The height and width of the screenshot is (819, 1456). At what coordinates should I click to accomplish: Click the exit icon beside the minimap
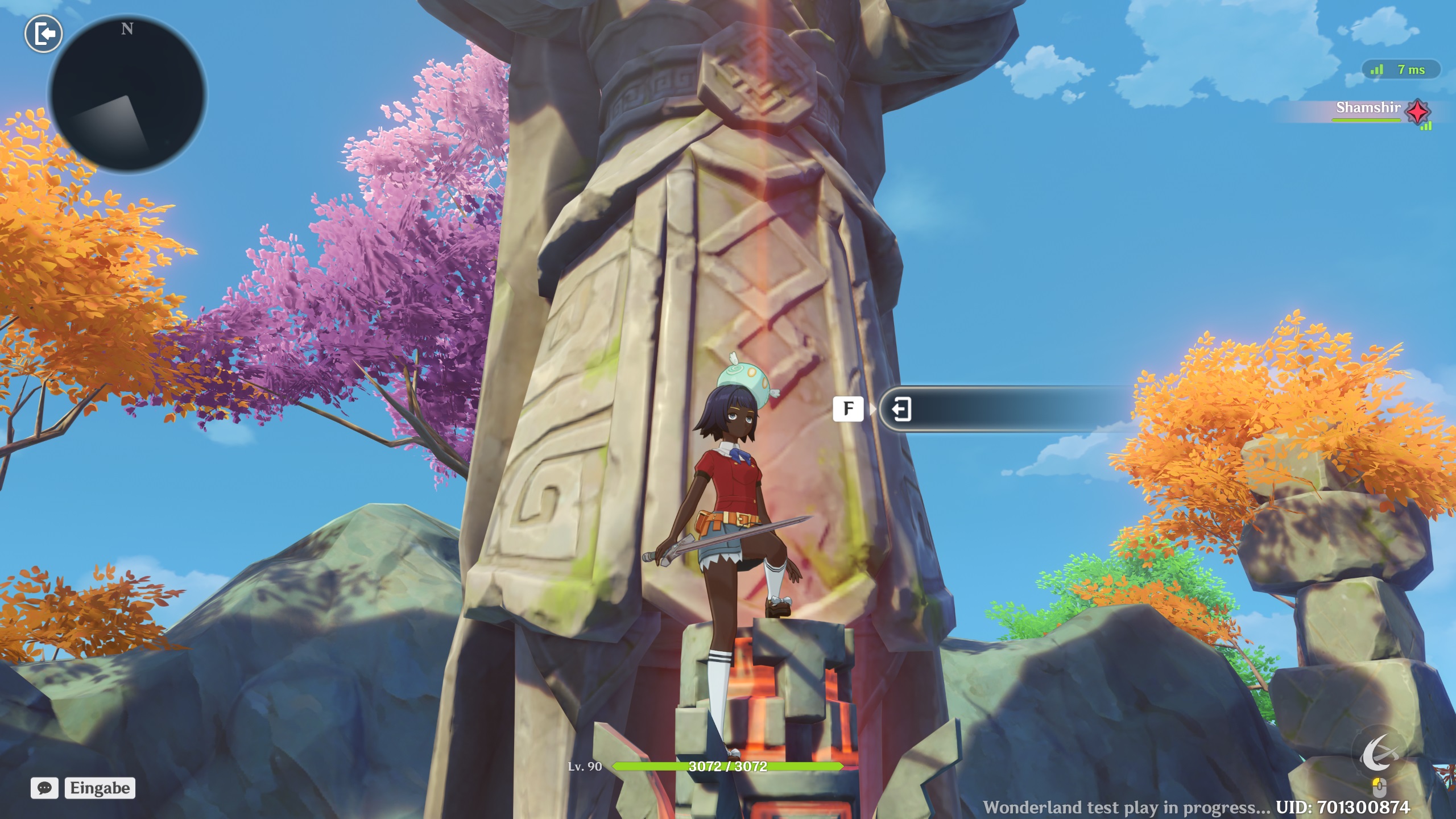[x=44, y=34]
